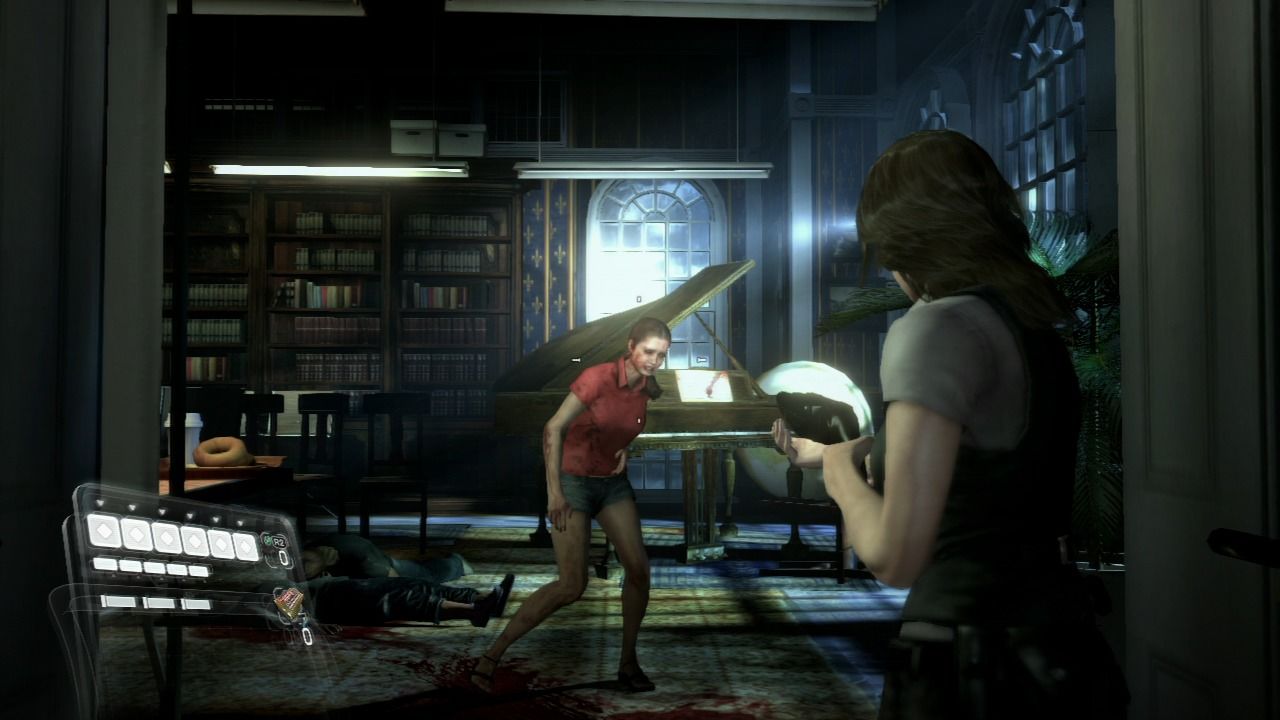Screen dimensions: 1280x720
Task: Select the first diamond inventory slot
Action: (104, 532)
